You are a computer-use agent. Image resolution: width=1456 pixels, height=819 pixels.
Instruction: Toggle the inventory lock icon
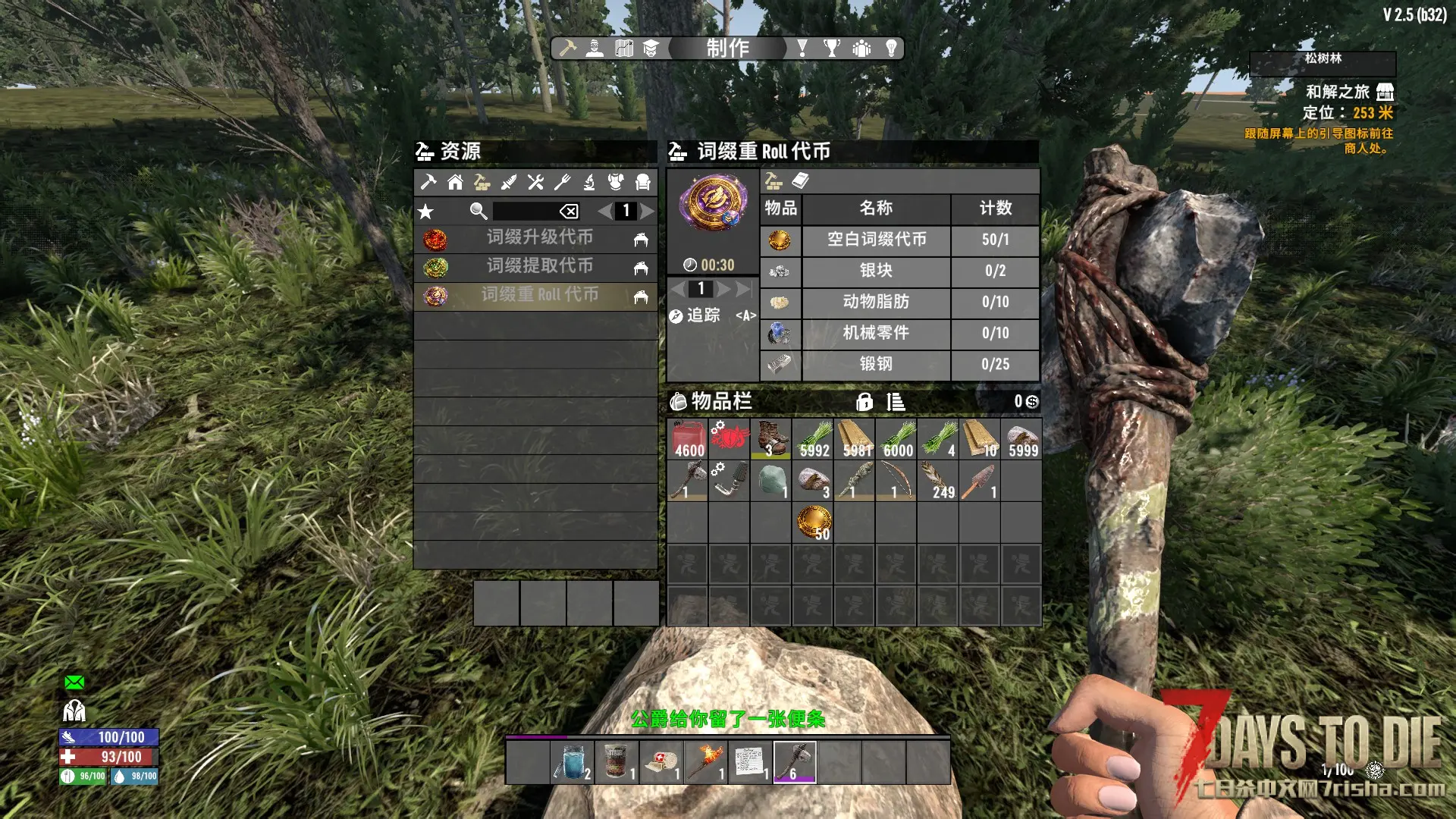pyautogui.click(x=864, y=402)
